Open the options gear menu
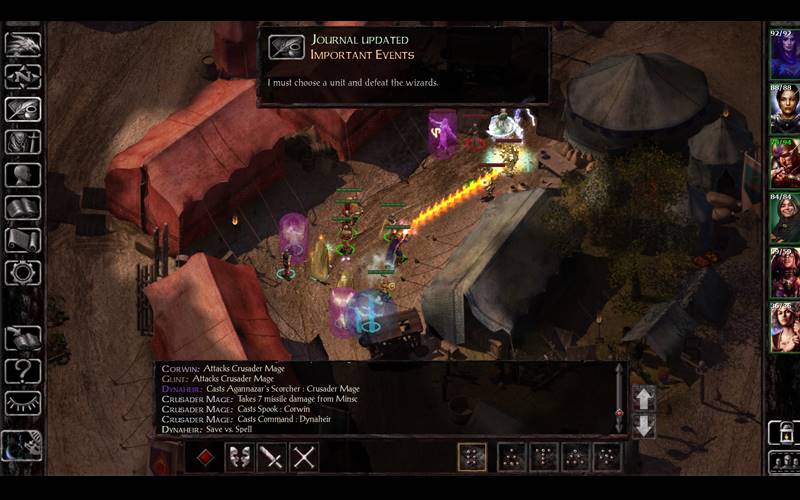Image resolution: width=800 pixels, height=500 pixels. coord(22,272)
